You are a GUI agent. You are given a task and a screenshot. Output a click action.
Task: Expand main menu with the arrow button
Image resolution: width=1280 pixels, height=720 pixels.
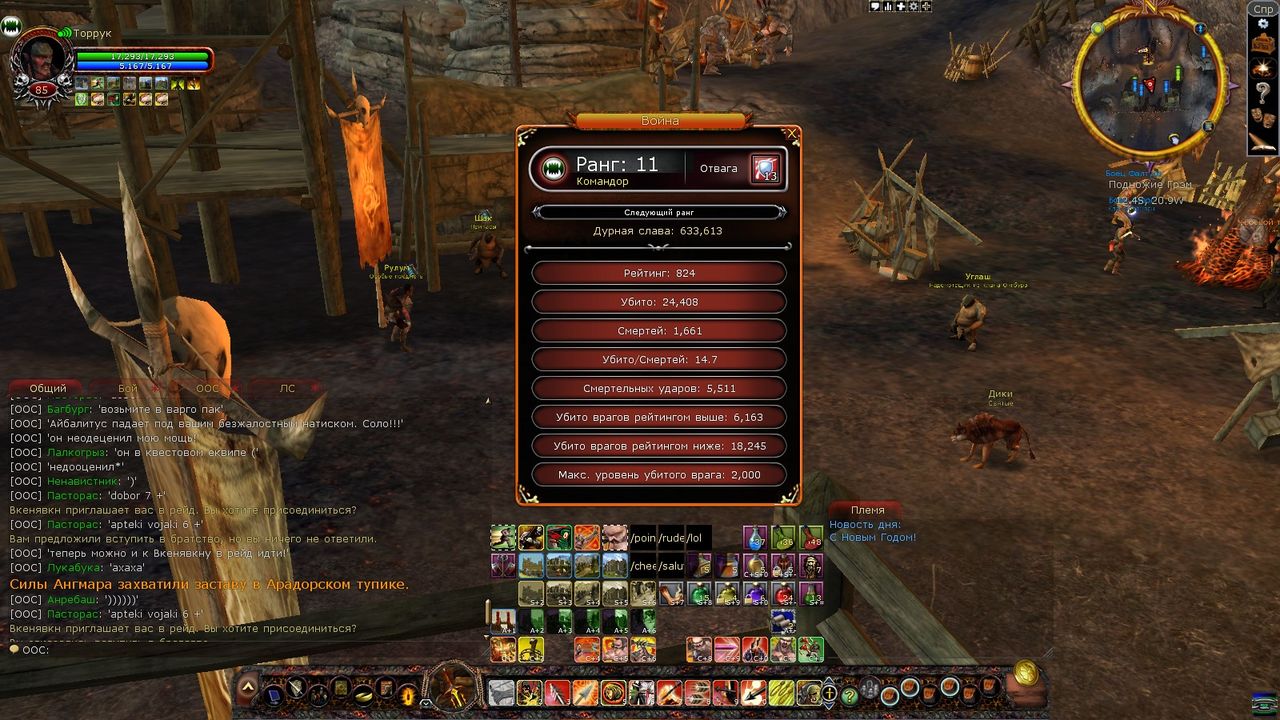pos(247,688)
